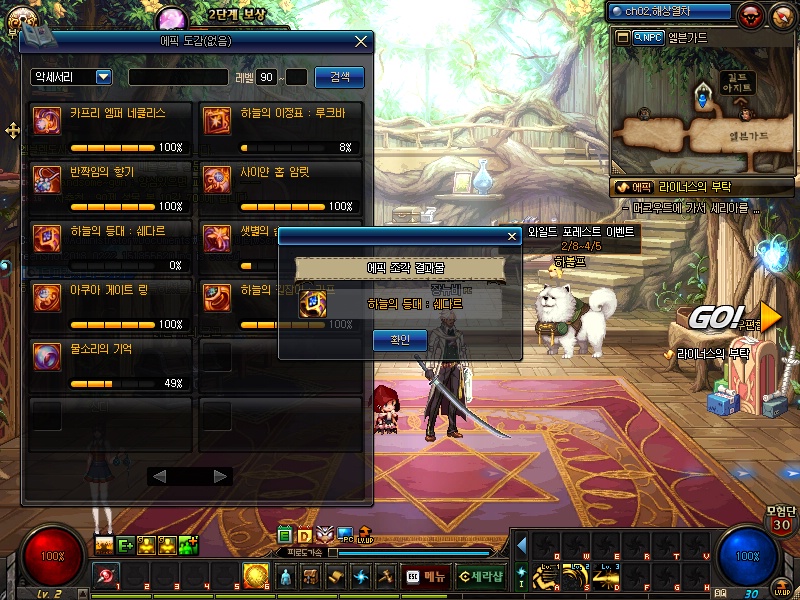
Task: Click the red bull-head icon by the minimap
Action: pos(751,14)
